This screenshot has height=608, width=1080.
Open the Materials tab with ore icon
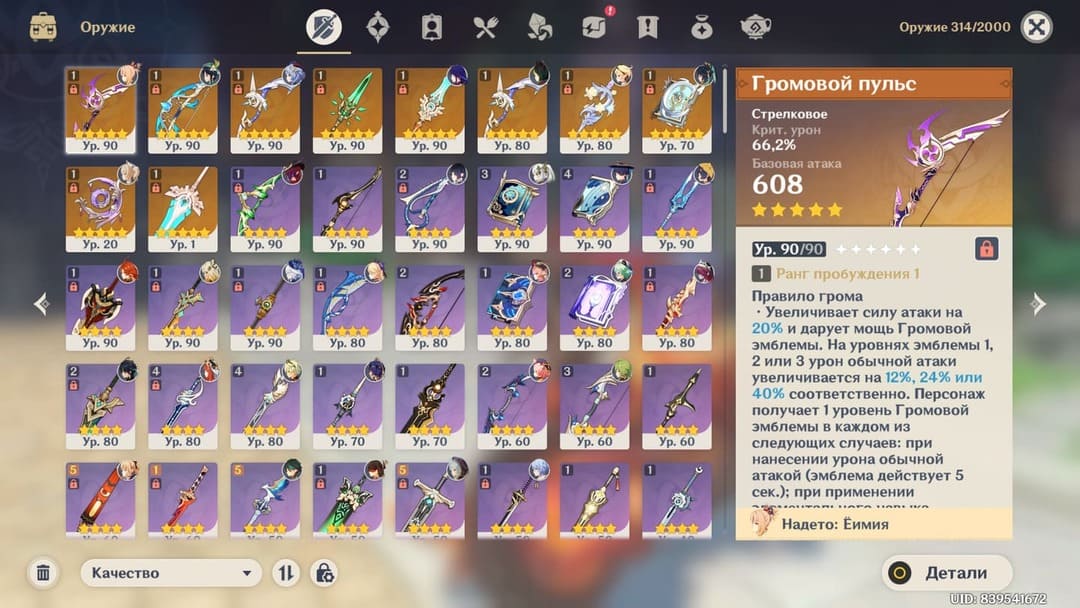540,27
